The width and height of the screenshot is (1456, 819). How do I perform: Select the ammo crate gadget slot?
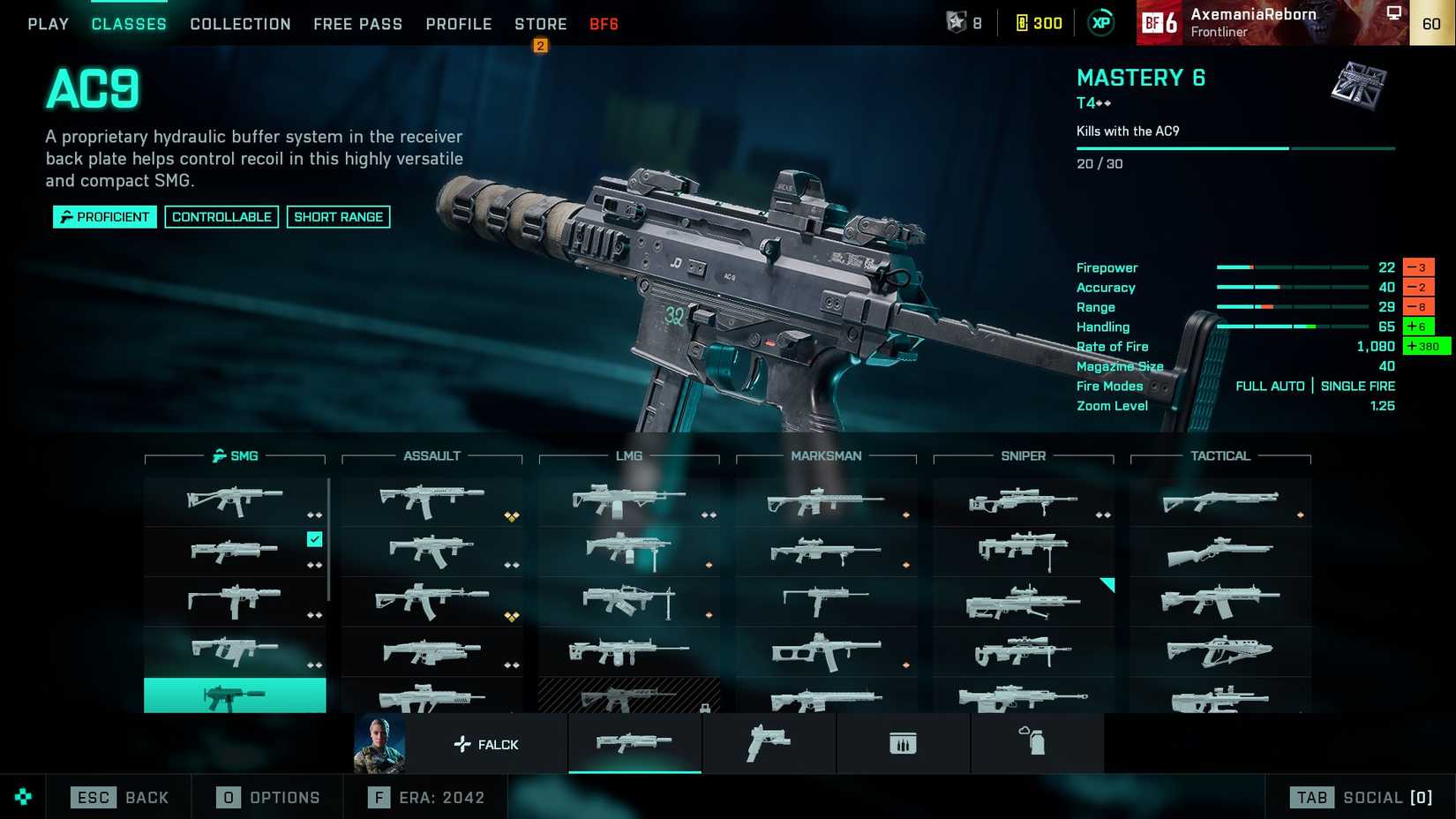point(903,743)
